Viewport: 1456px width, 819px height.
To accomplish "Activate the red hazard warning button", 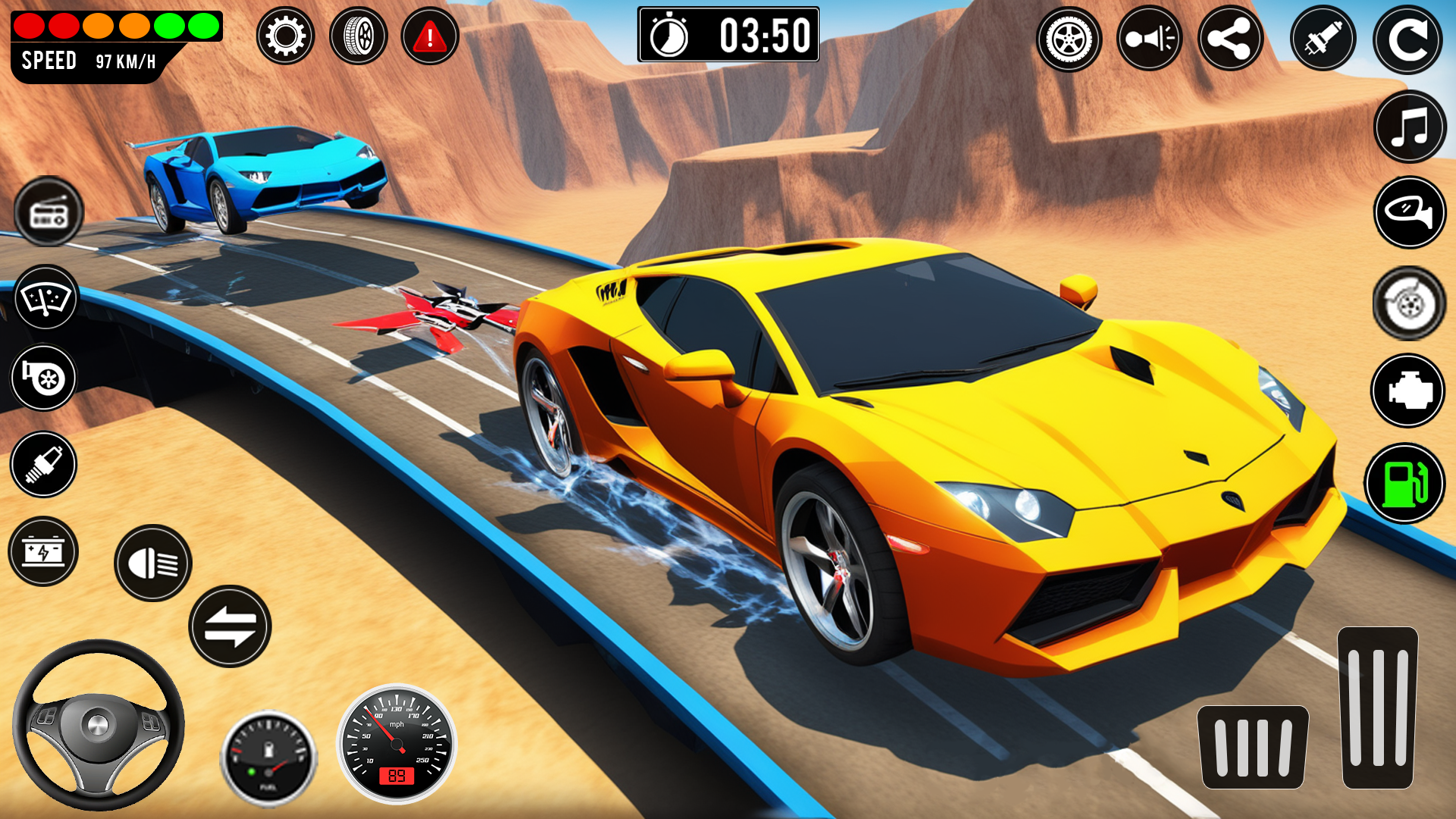I will click(x=430, y=36).
